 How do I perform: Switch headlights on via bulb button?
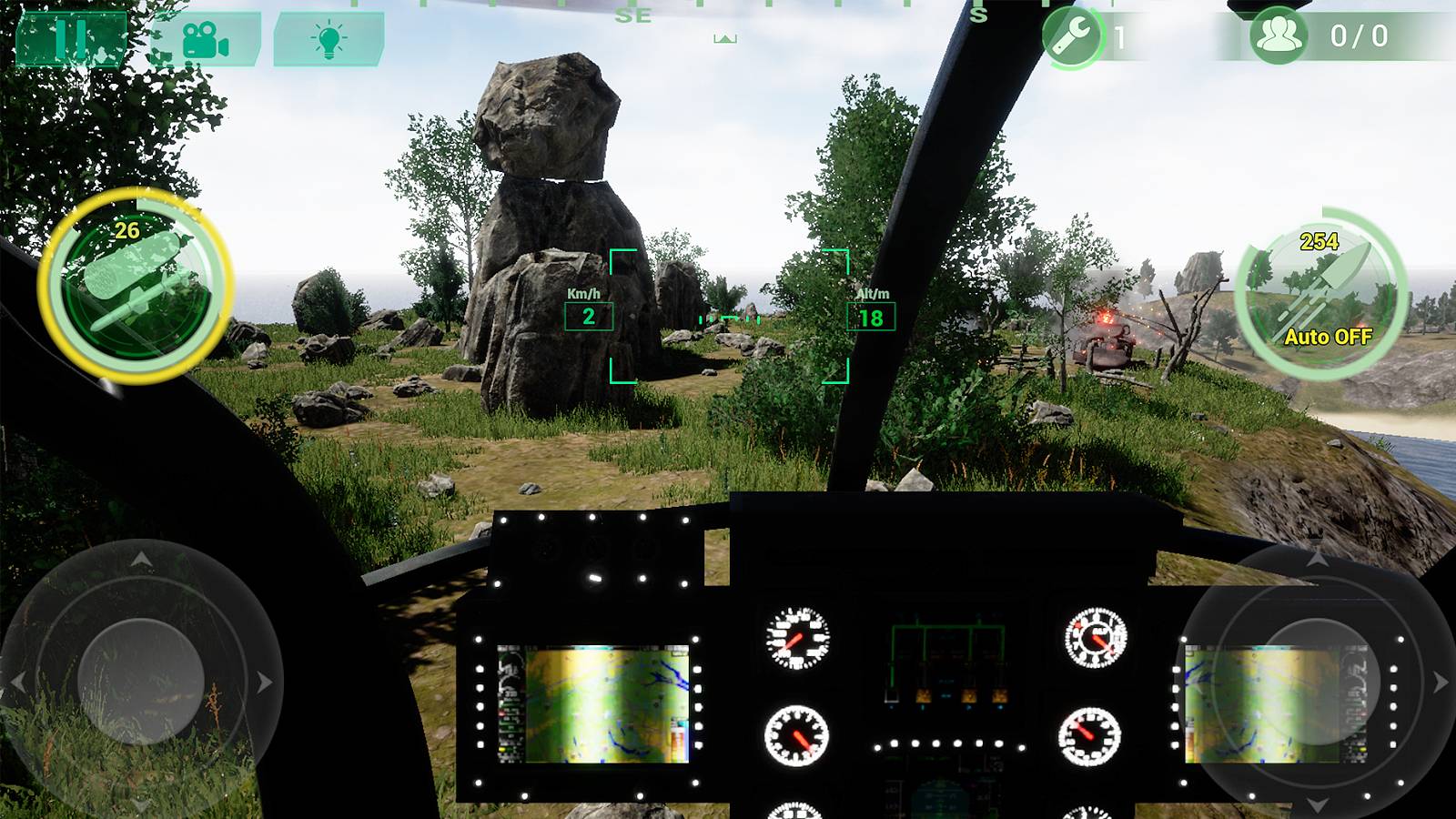point(329,38)
